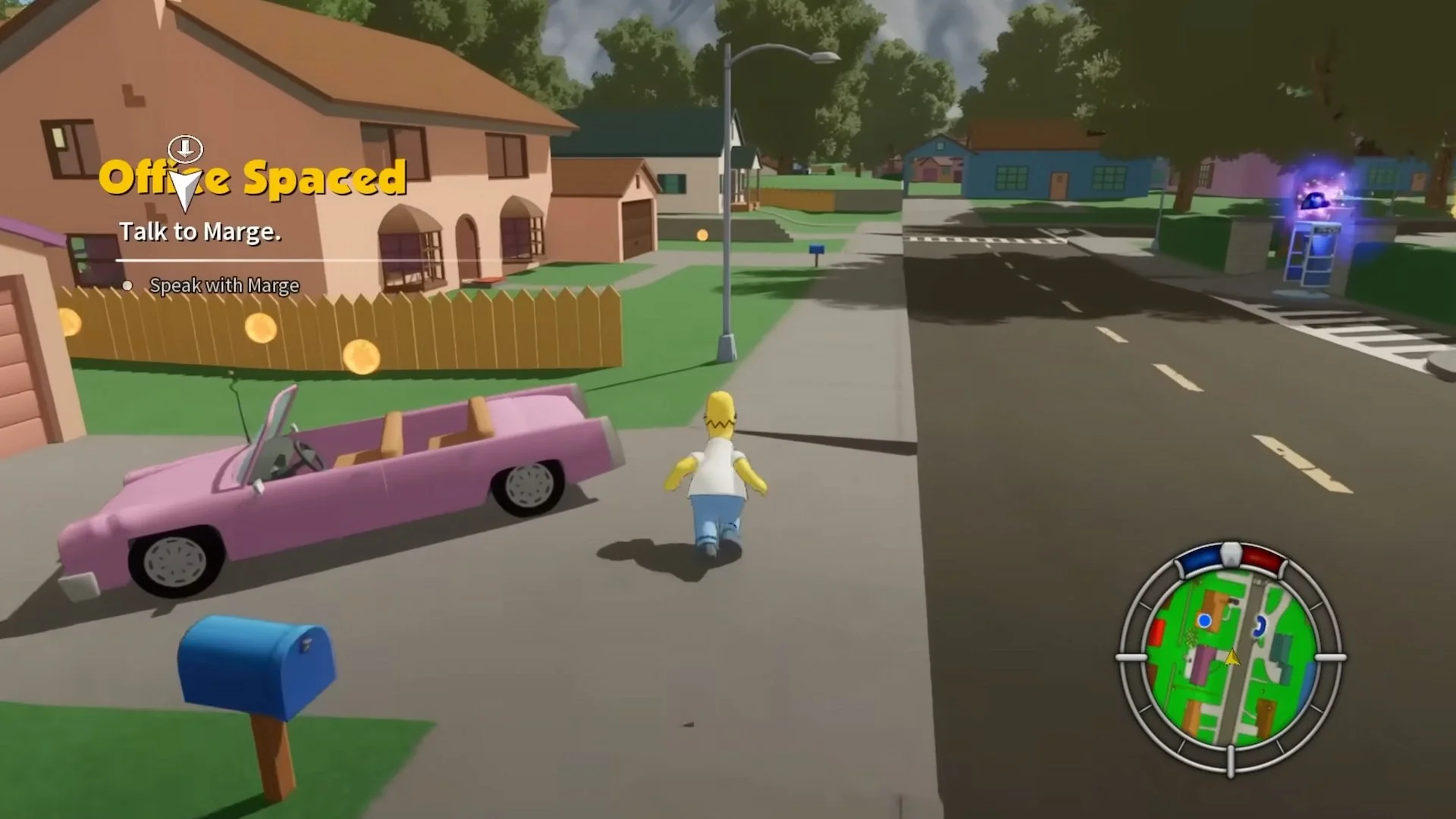The image size is (1456, 819).
Task: Click the red ring segment of the minimap
Action: pos(1264,560)
